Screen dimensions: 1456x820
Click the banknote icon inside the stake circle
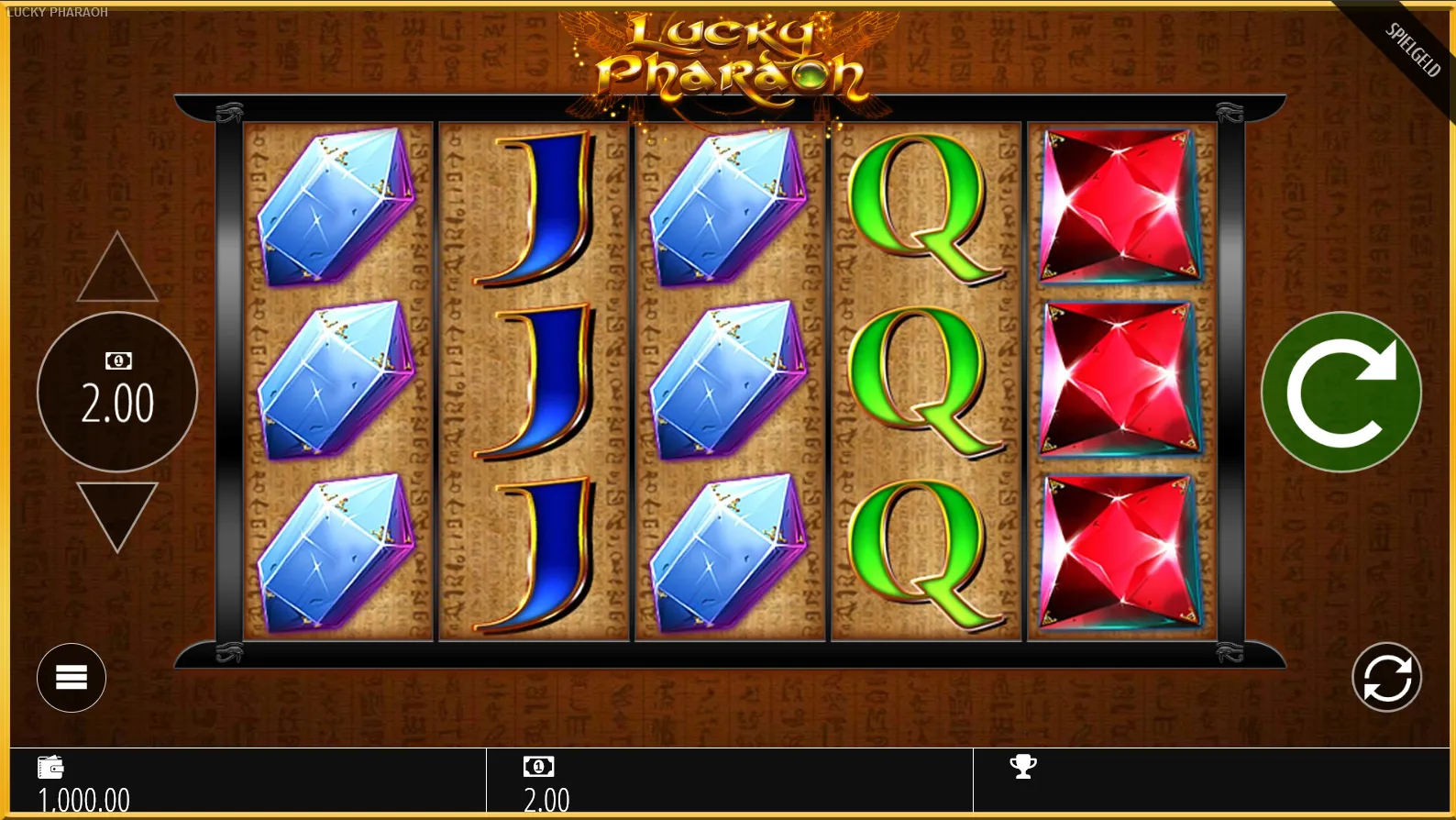click(x=116, y=360)
